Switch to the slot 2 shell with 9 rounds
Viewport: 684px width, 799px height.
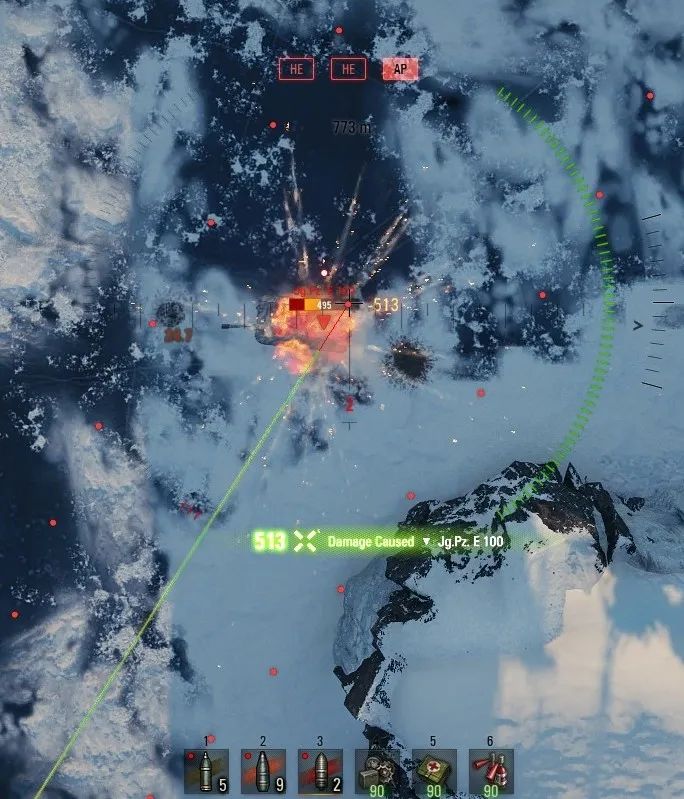[263, 771]
